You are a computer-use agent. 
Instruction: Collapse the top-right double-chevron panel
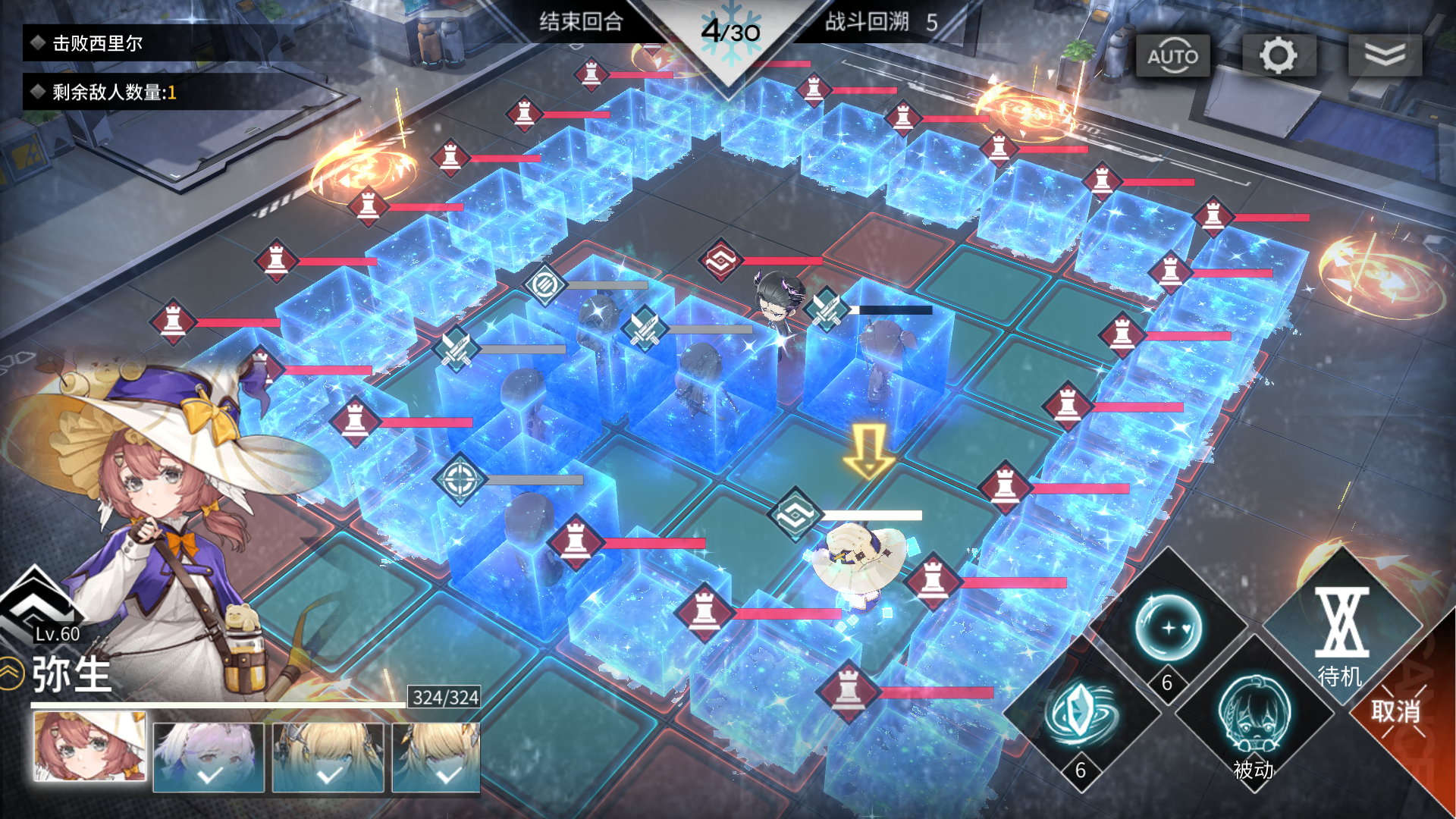[1385, 56]
